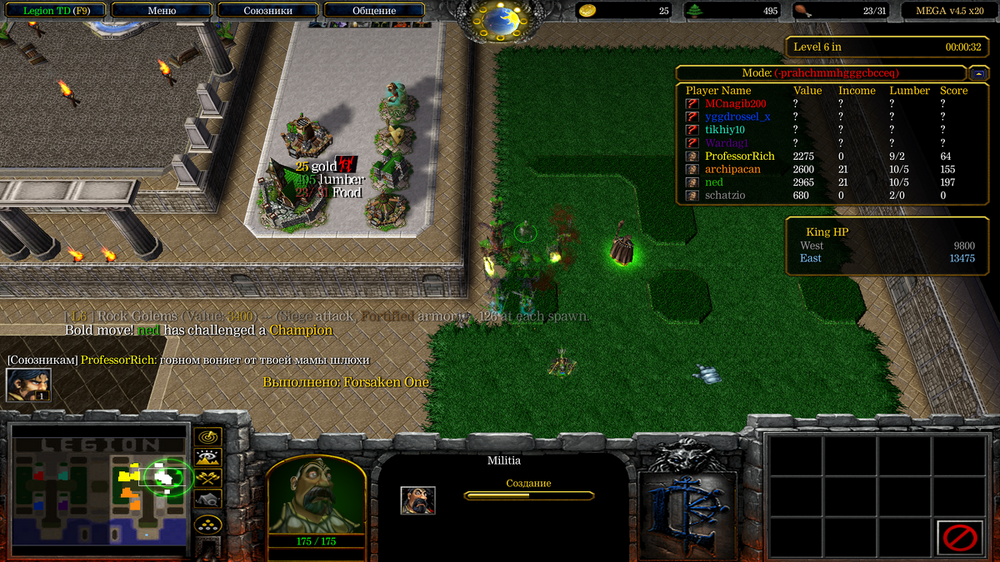The height and width of the screenshot is (562, 1000).
Task: Toggle minimap terrain display button
Action: [x=208, y=458]
